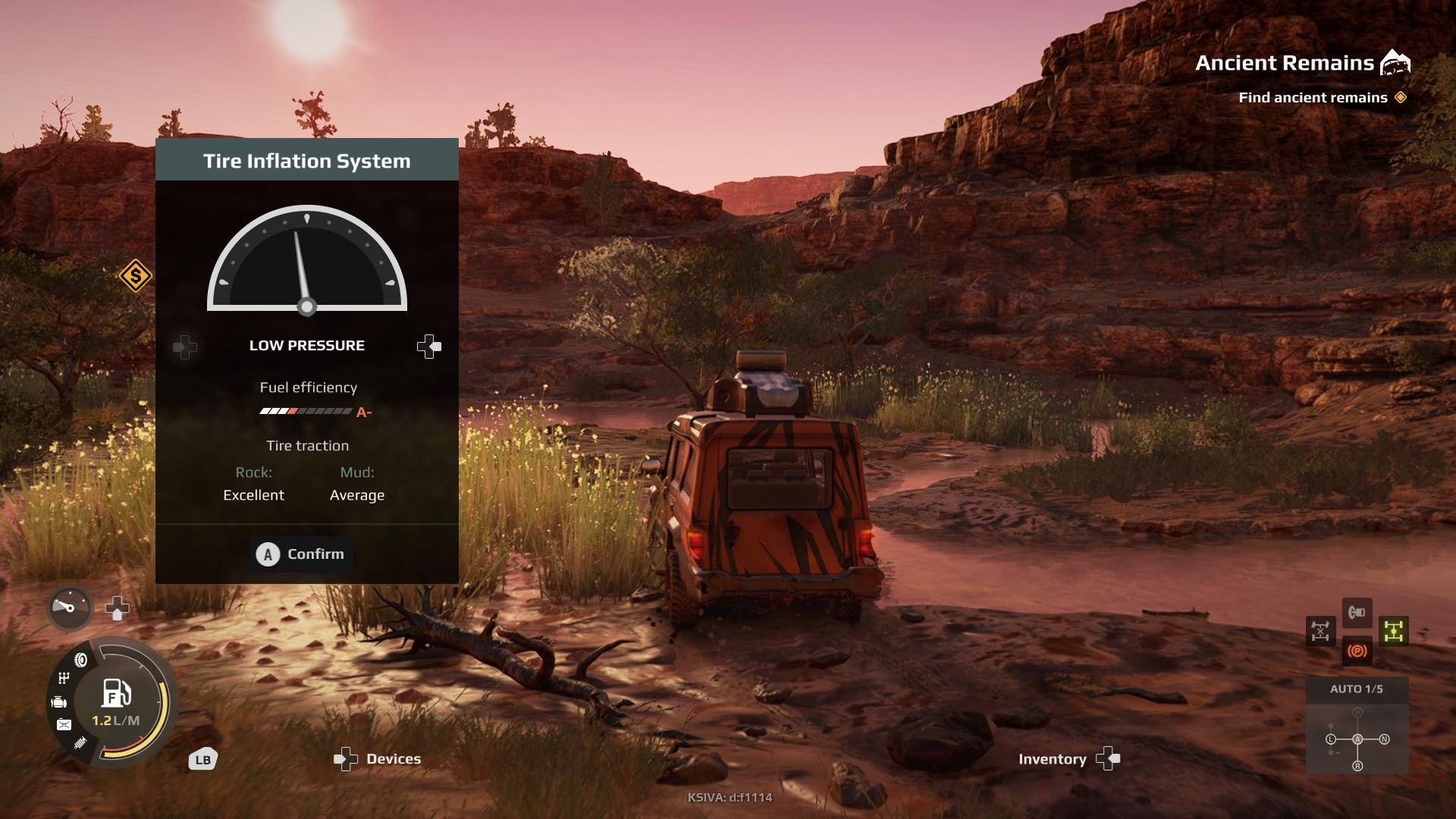Image resolution: width=1456 pixels, height=819 pixels.
Task: Disable the highlighted all-wheel drive mode
Action: pos(1393,631)
